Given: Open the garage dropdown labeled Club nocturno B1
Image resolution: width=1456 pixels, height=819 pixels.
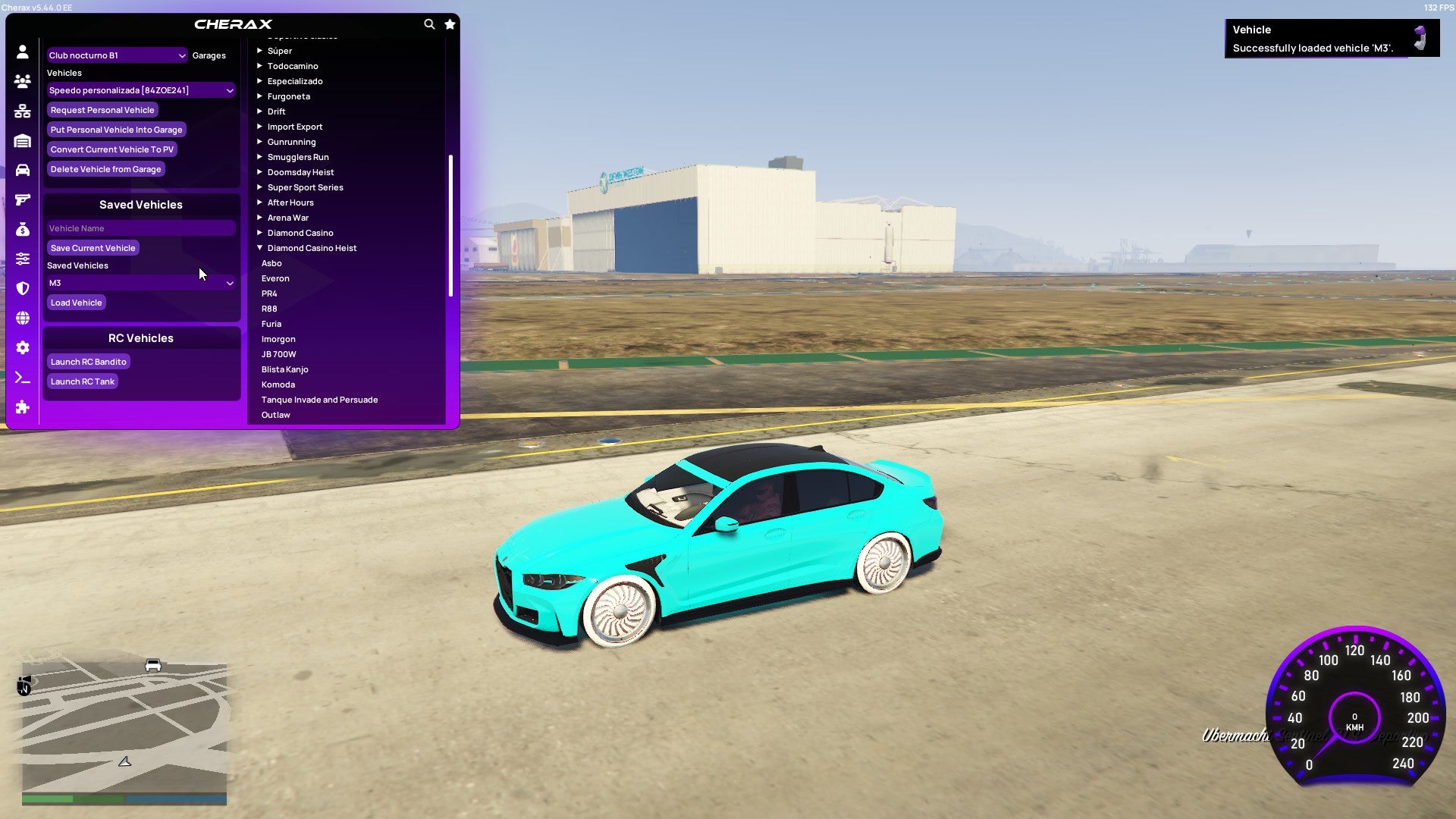Looking at the screenshot, I should [115, 55].
